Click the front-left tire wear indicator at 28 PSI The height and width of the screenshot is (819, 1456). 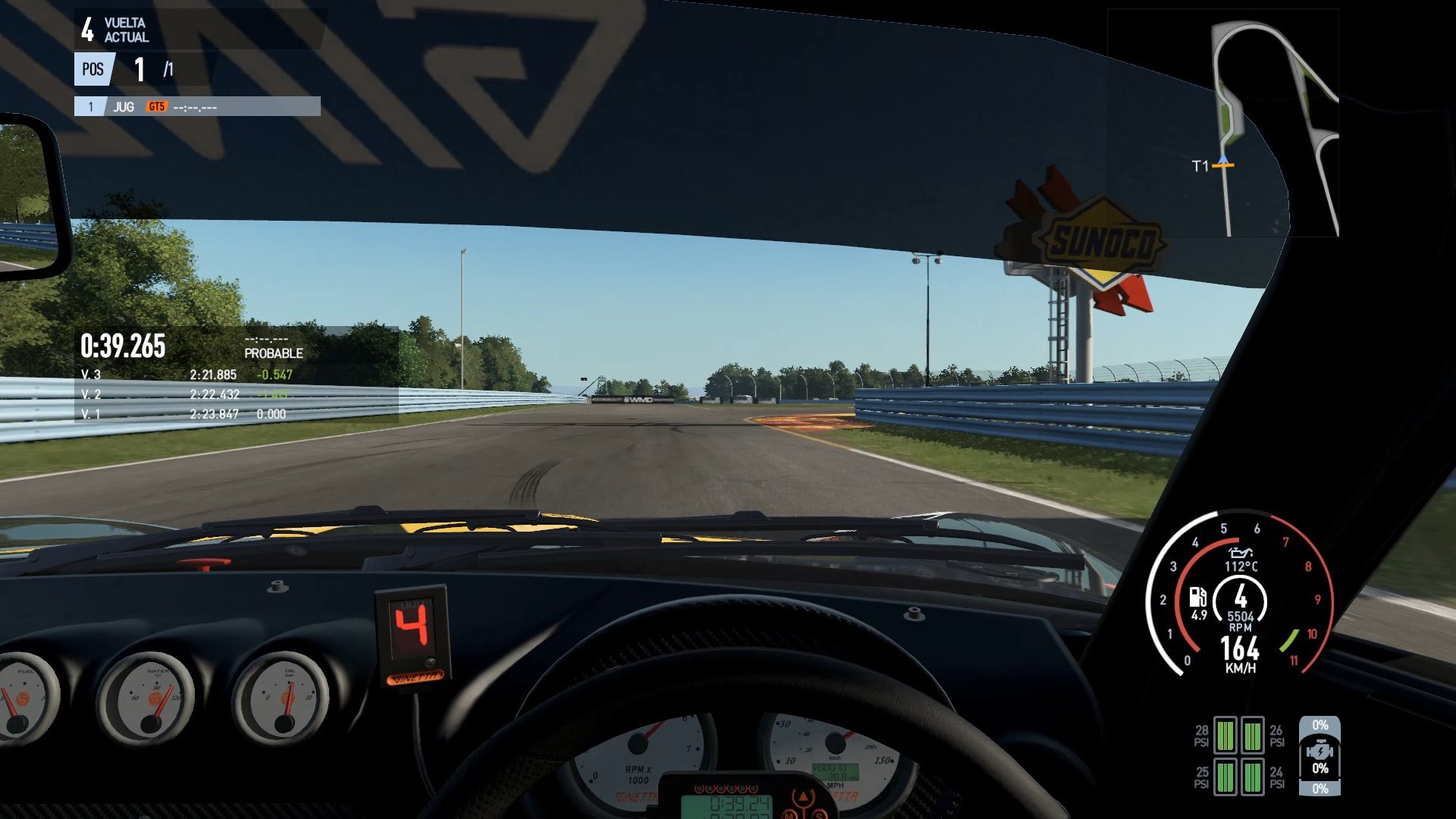tap(1226, 736)
